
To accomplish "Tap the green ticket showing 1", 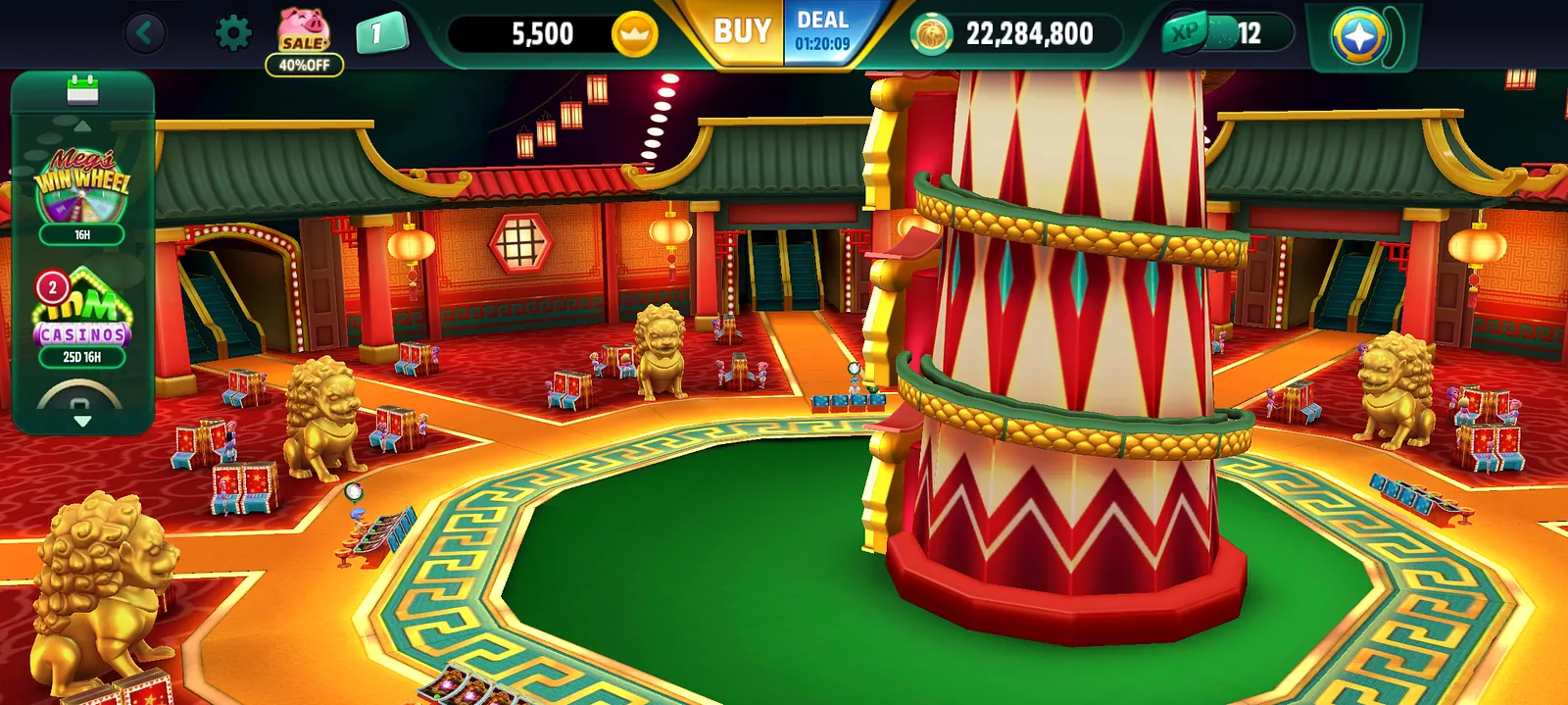I will click(379, 34).
